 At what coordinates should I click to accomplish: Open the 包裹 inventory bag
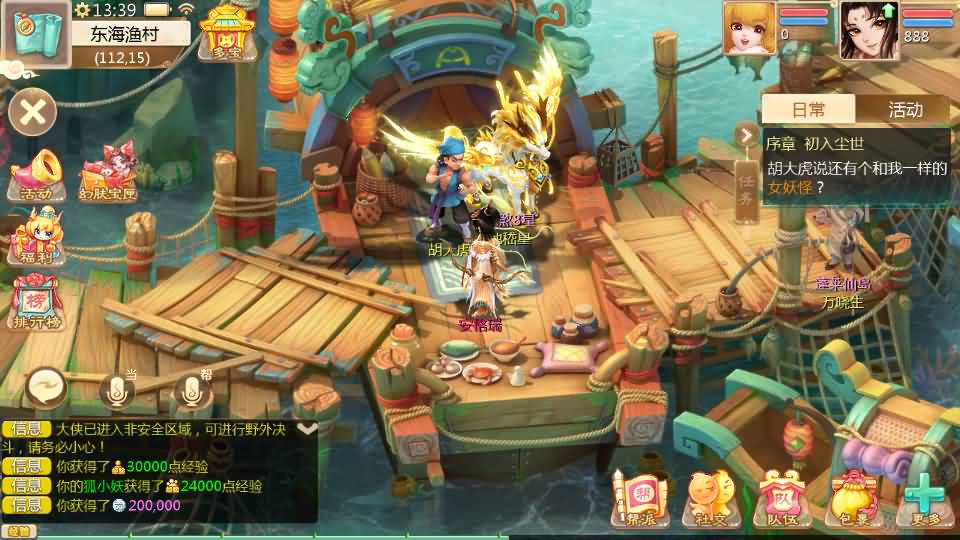(853, 498)
